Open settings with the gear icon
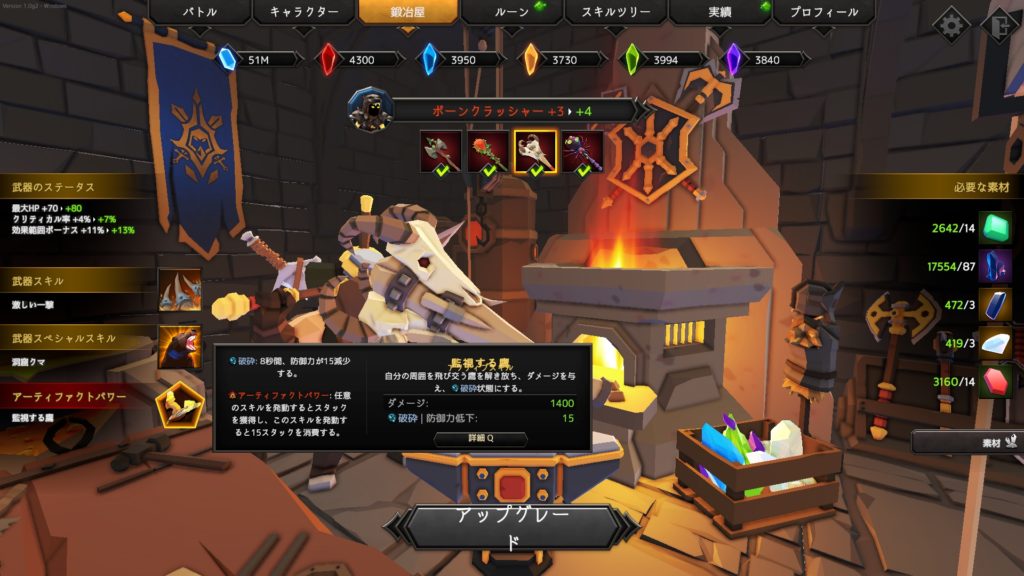 click(950, 23)
